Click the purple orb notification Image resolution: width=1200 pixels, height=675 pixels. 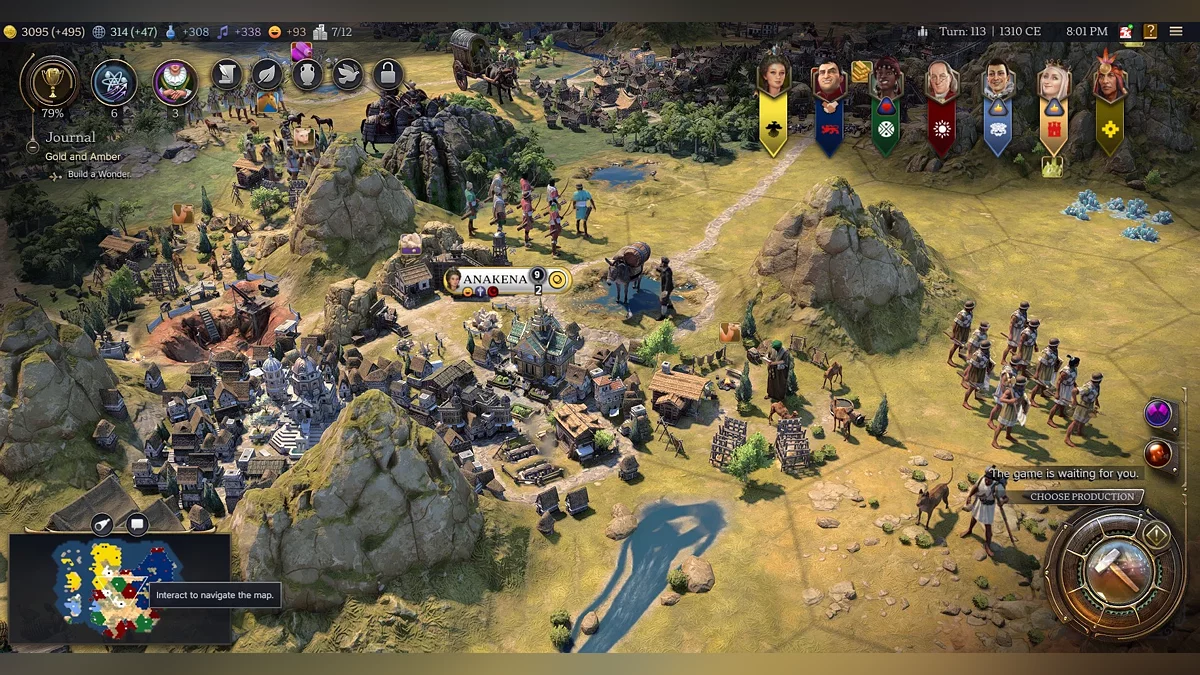1158,413
